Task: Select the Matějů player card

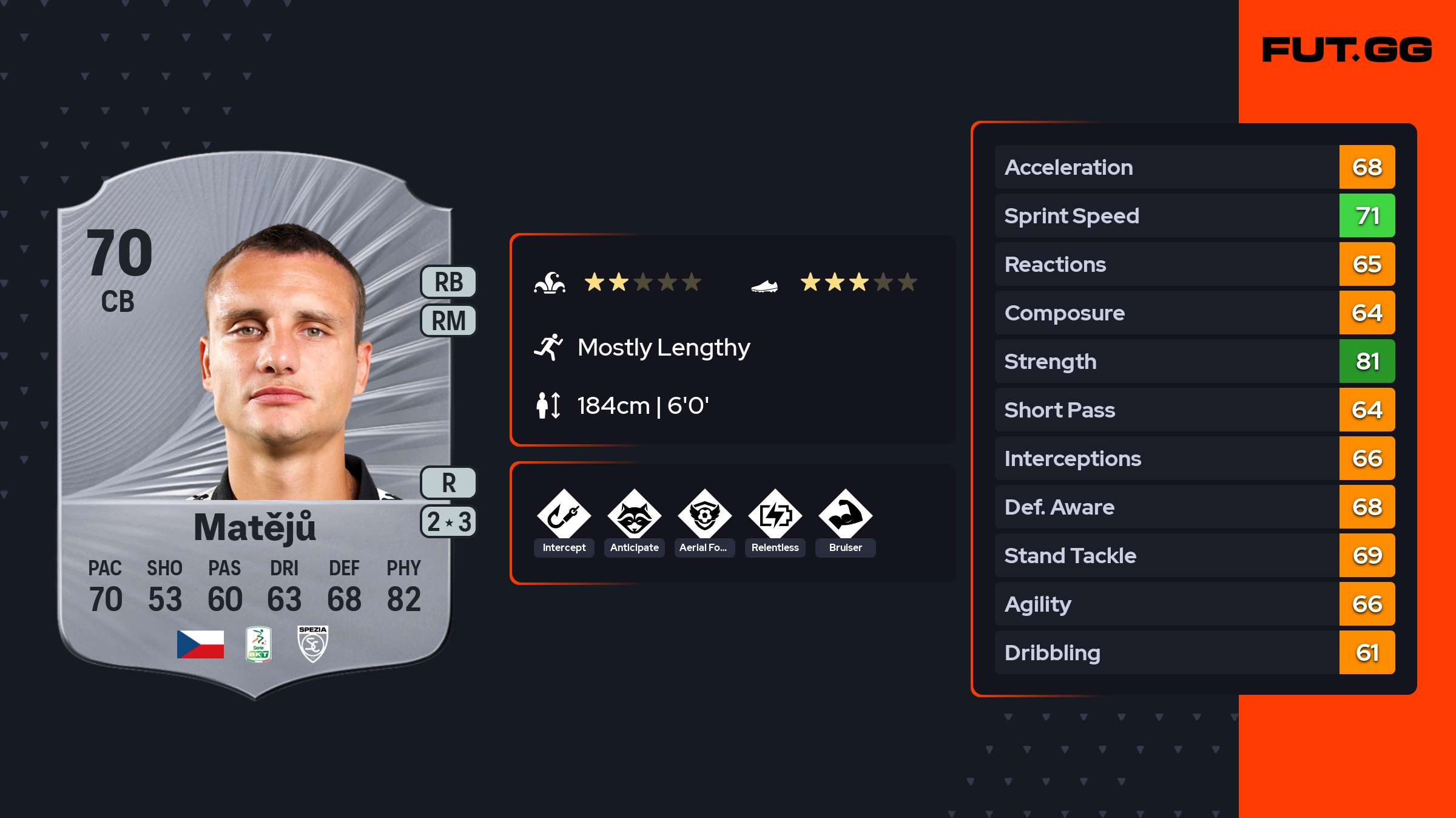Action: (x=255, y=425)
